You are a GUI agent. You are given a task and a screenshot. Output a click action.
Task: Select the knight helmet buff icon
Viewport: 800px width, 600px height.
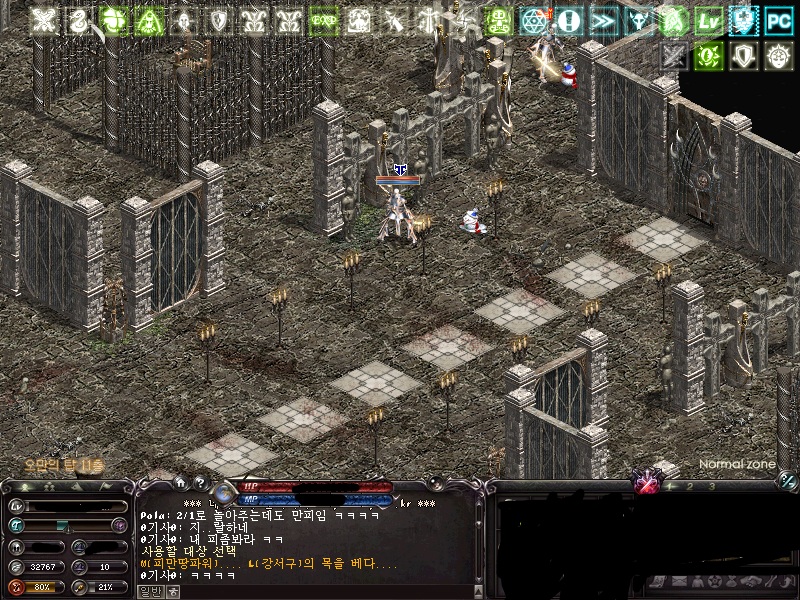click(x=184, y=21)
